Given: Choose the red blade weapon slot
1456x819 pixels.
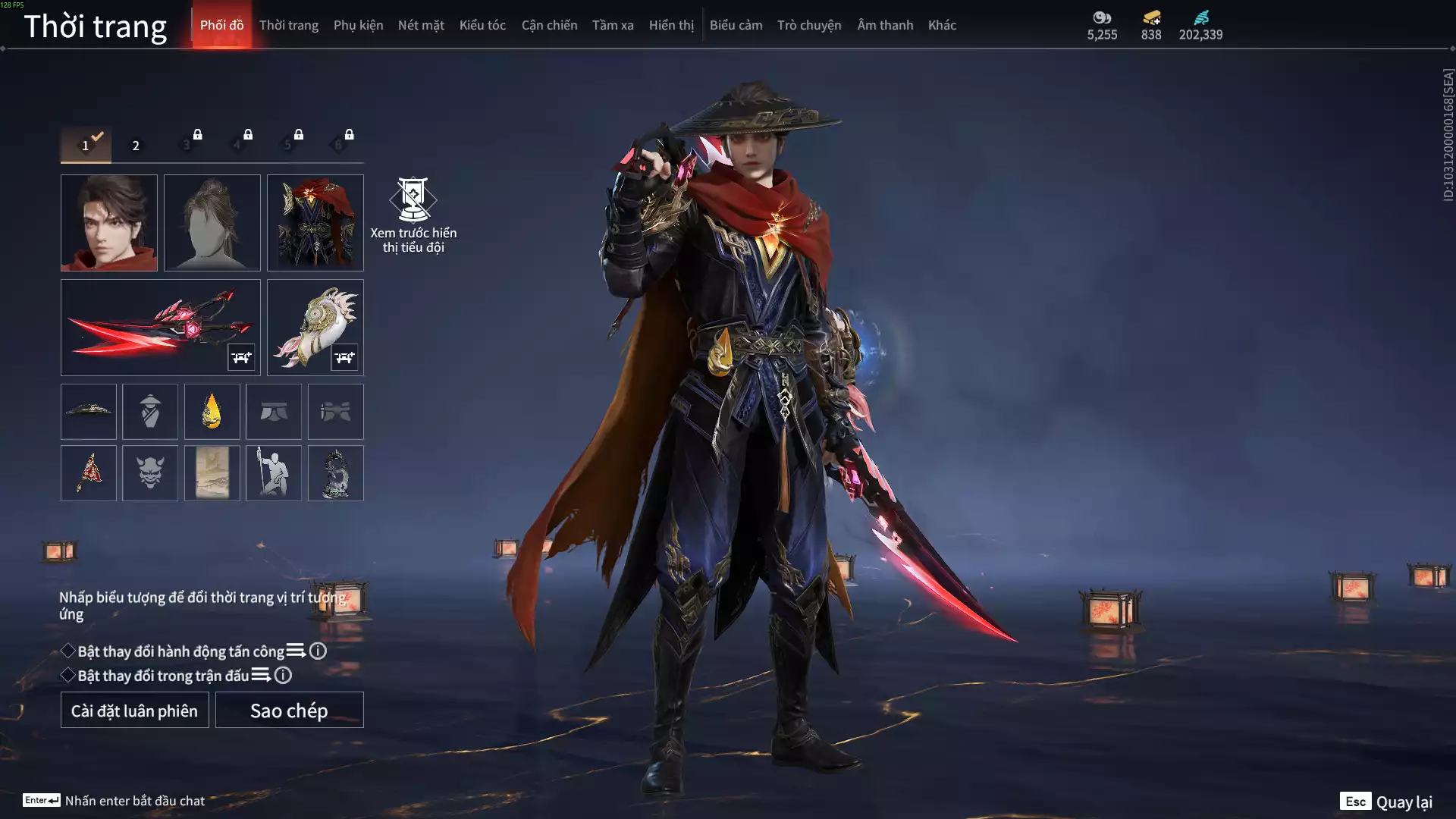Looking at the screenshot, I should 160,328.
